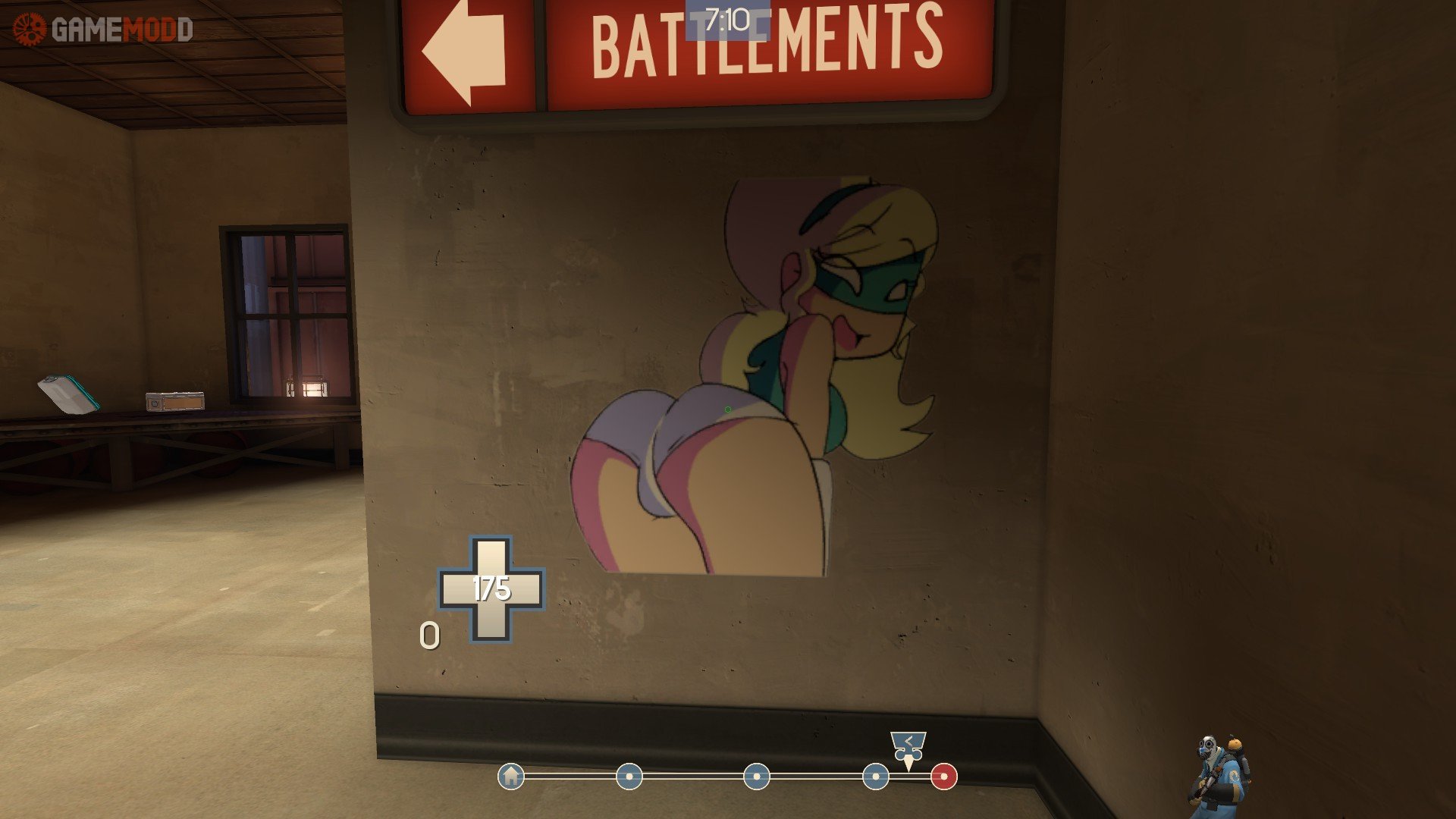Open the GameModd watermark logo
The height and width of the screenshot is (819, 1456).
pyautogui.click(x=104, y=30)
